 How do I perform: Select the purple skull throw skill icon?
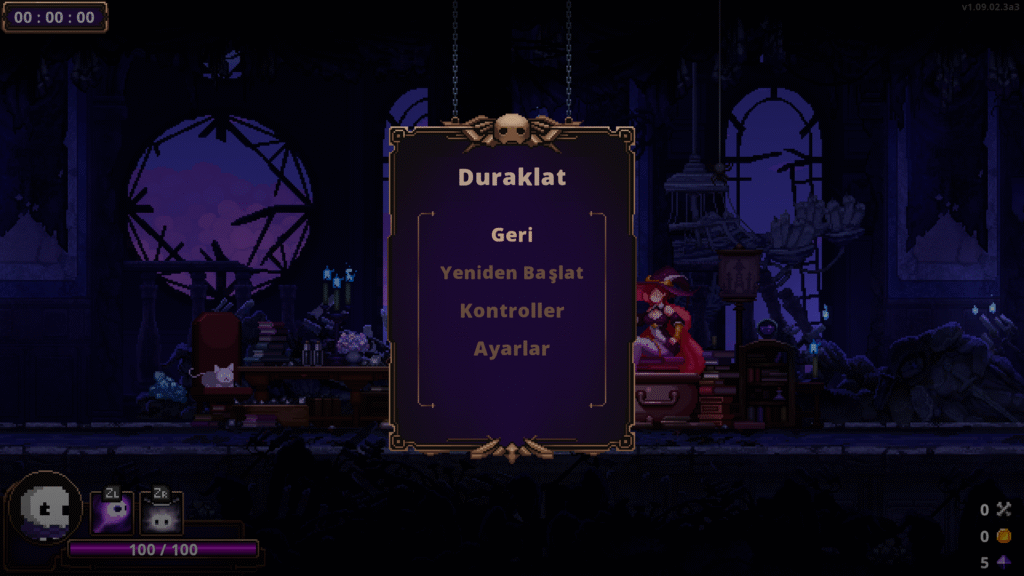tap(111, 513)
